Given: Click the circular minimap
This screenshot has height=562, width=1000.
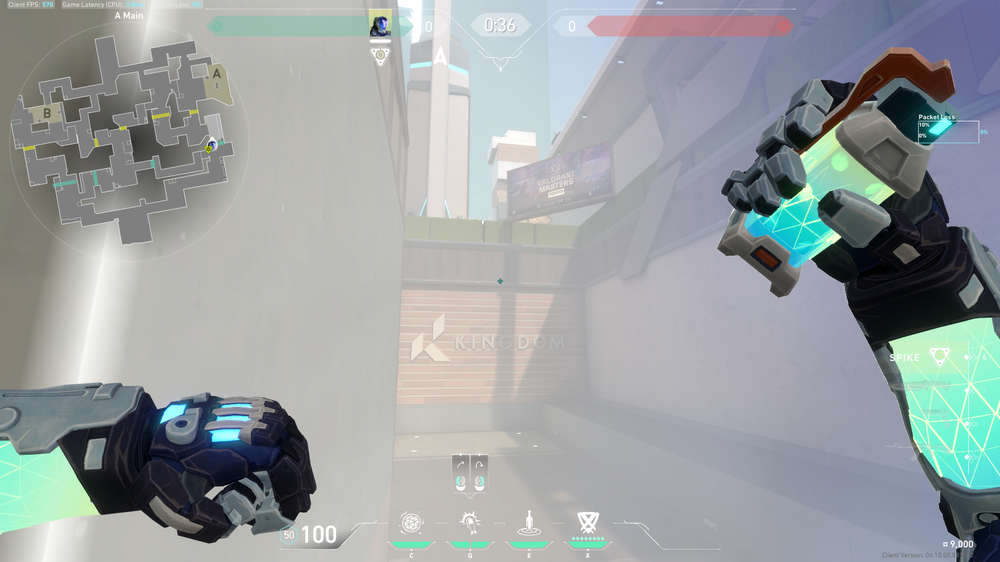Looking at the screenshot, I should (127, 136).
